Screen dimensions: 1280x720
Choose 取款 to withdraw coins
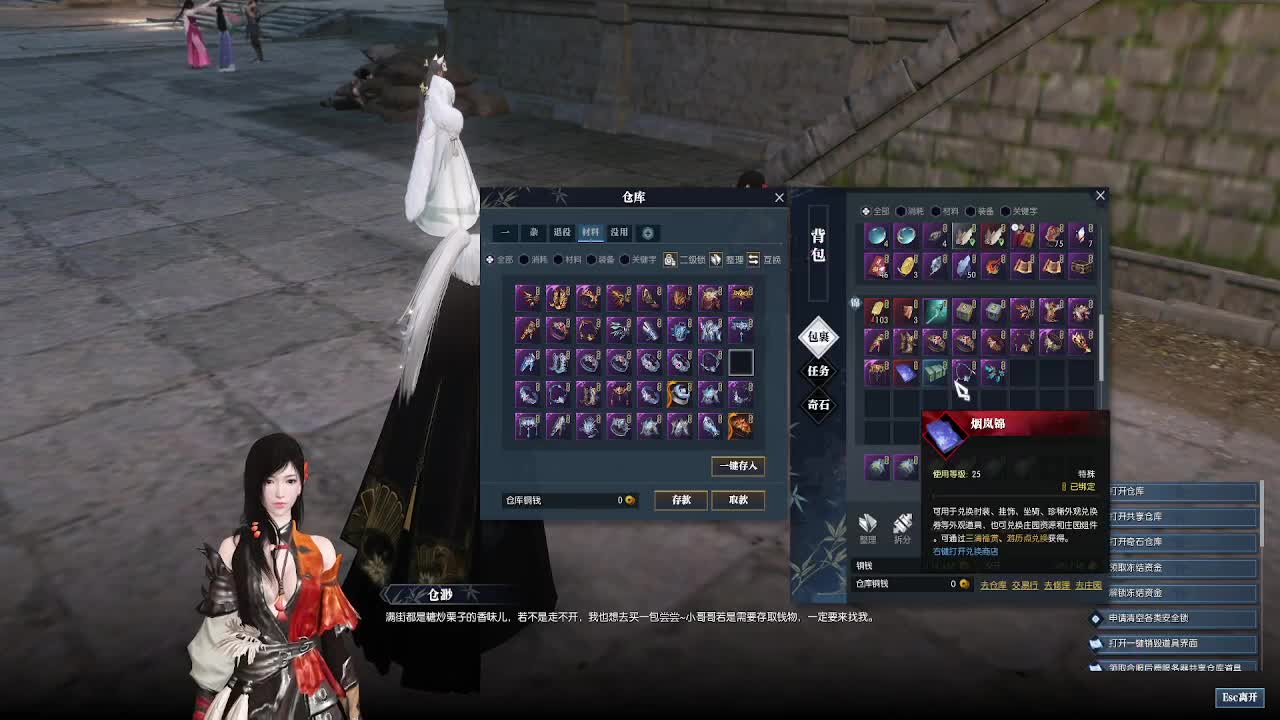[x=738, y=500]
